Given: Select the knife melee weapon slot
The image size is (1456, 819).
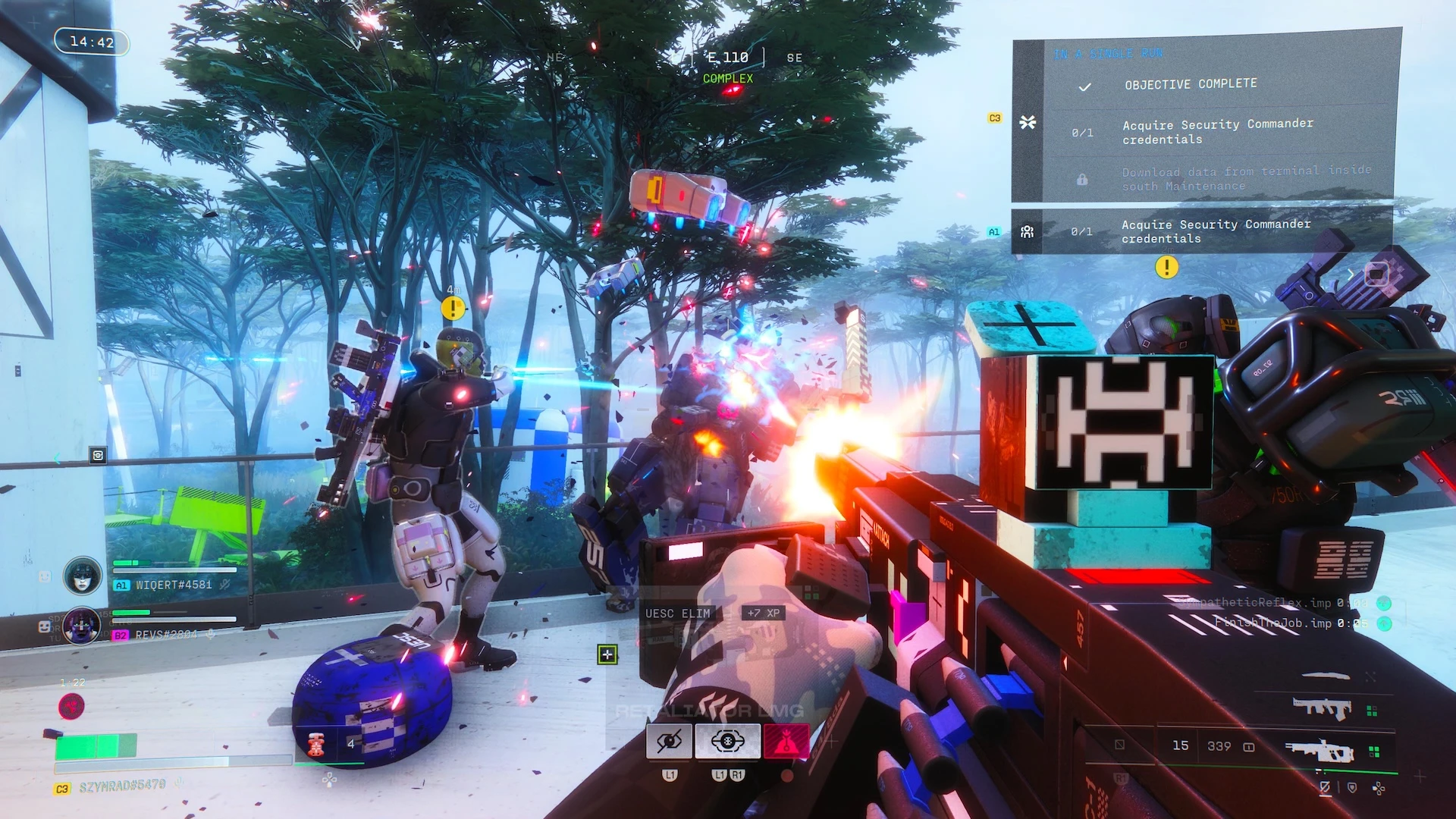Looking at the screenshot, I should 1325,676.
